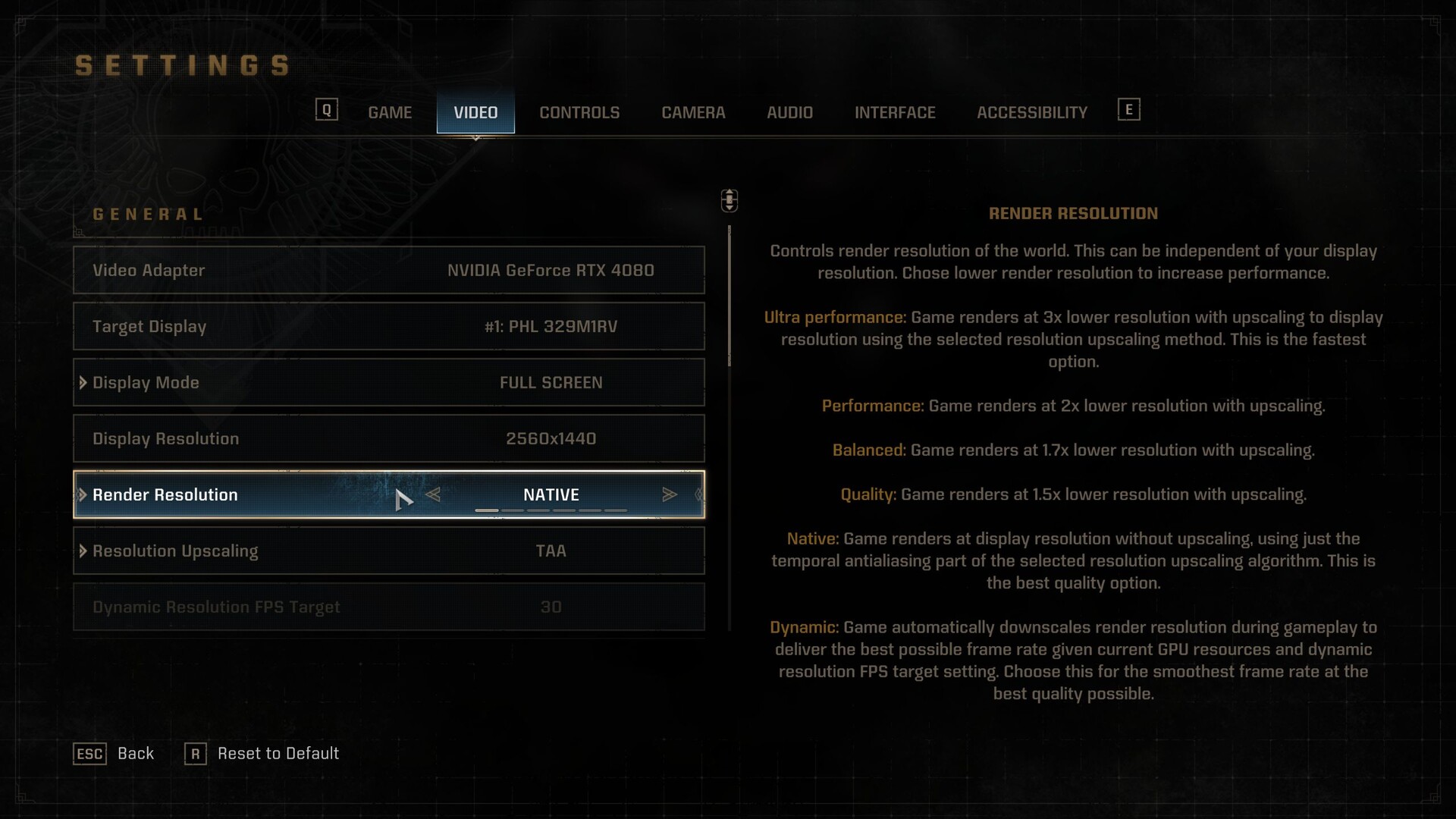The width and height of the screenshot is (1456, 819).
Task: Open the Controls tab
Action: coord(579,112)
